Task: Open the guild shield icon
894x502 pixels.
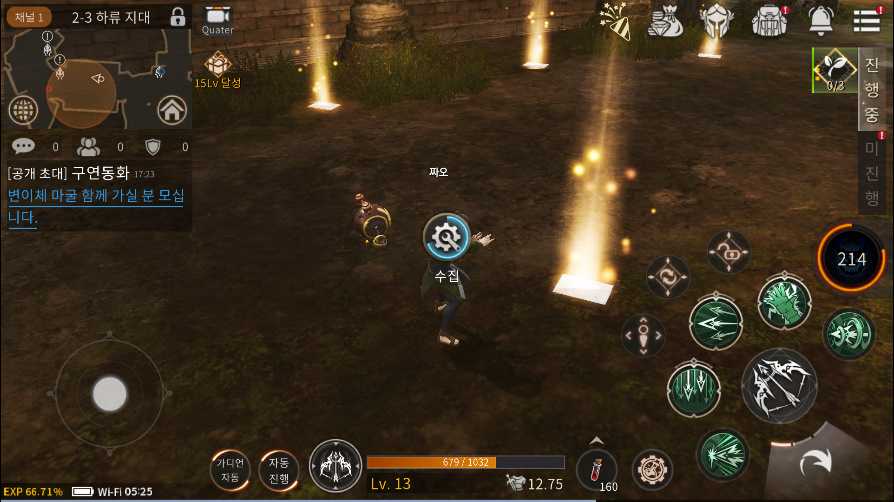Action: tap(153, 147)
